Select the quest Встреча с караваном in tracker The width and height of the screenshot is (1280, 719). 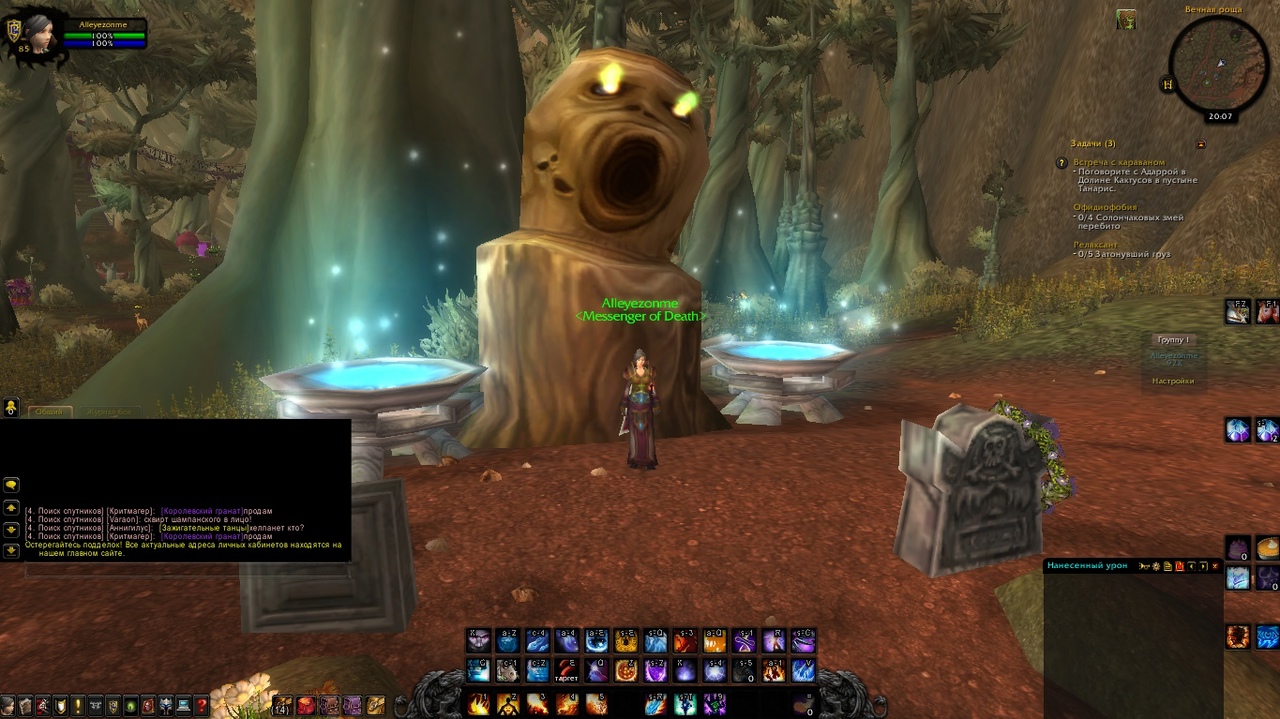point(1119,162)
